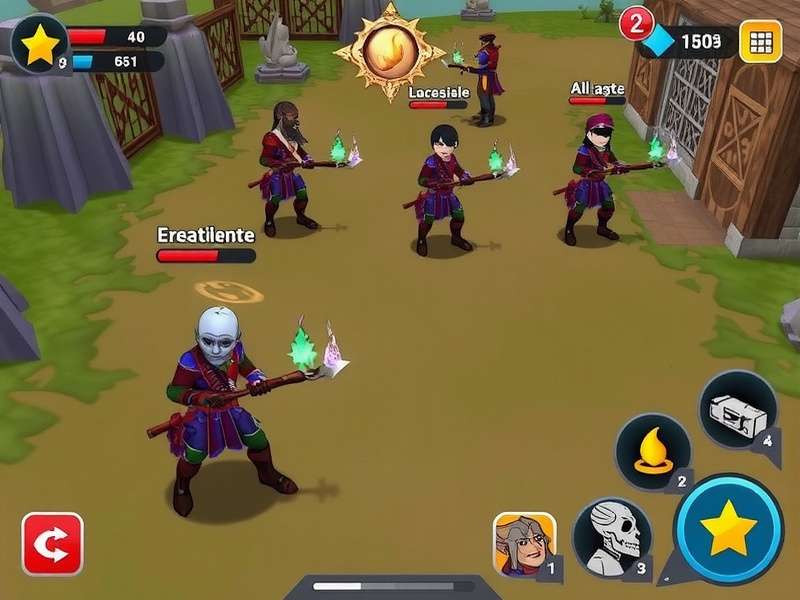Tap the red notification badge
This screenshot has height=600, width=800.
point(635,22)
